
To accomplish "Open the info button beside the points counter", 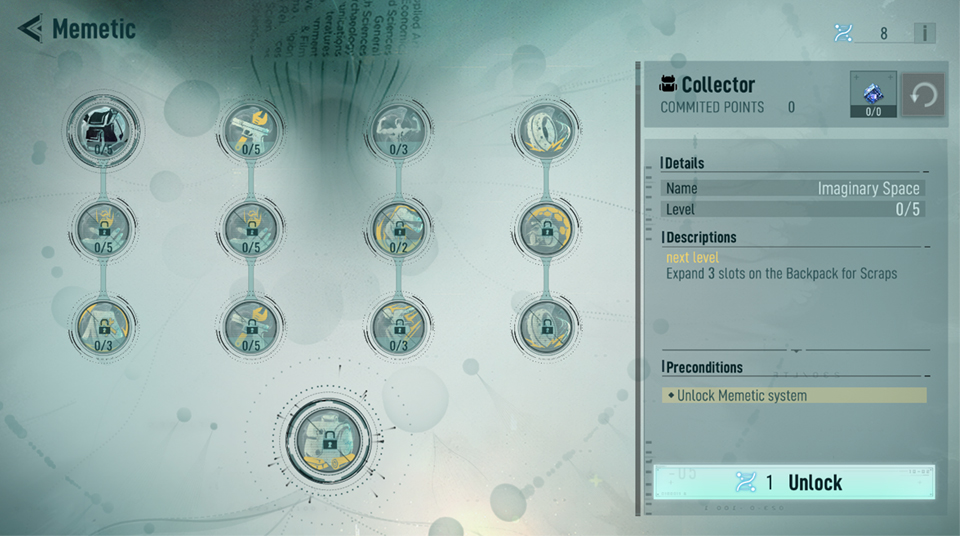I will 924,33.
